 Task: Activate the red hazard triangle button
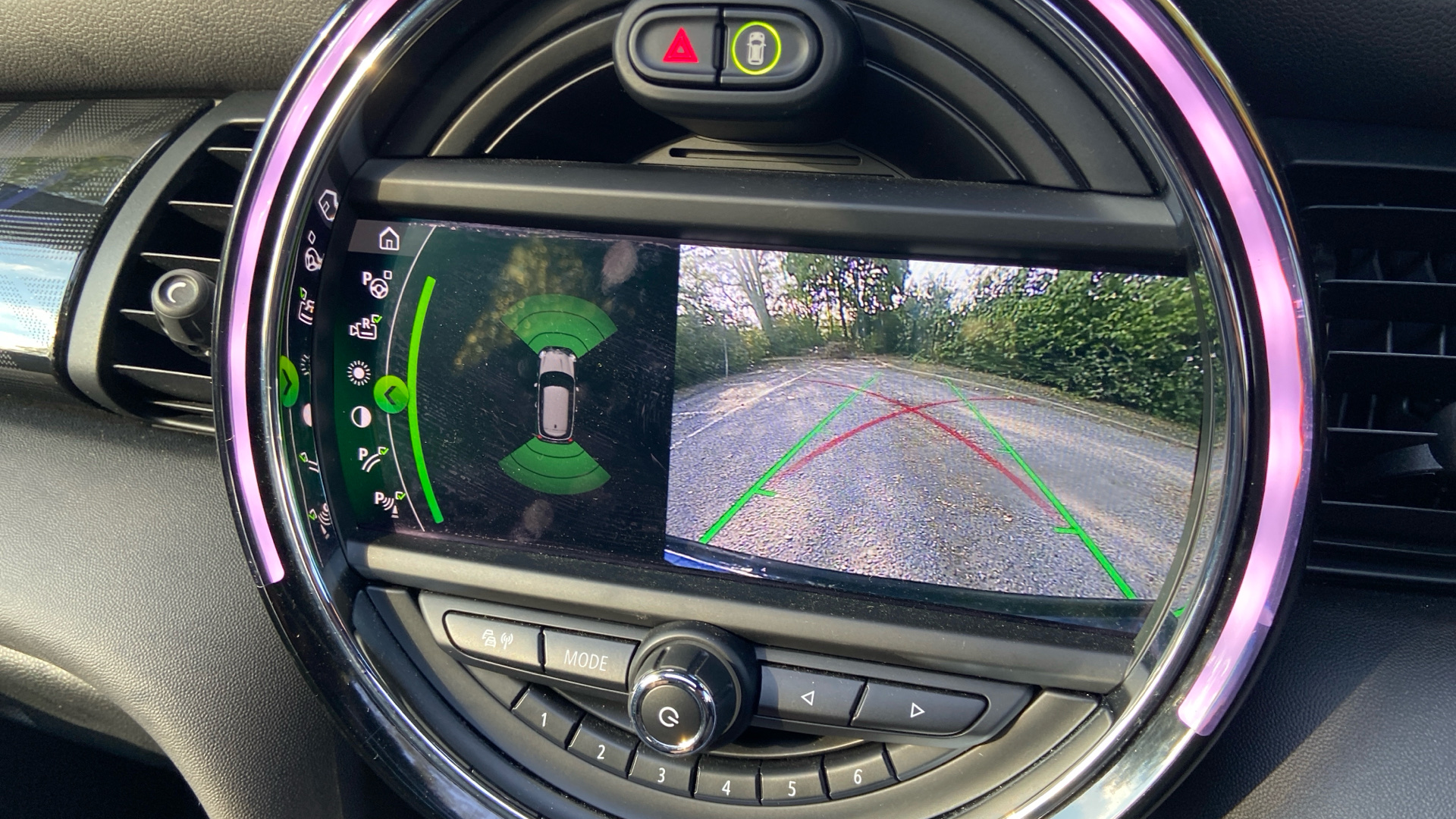[680, 48]
